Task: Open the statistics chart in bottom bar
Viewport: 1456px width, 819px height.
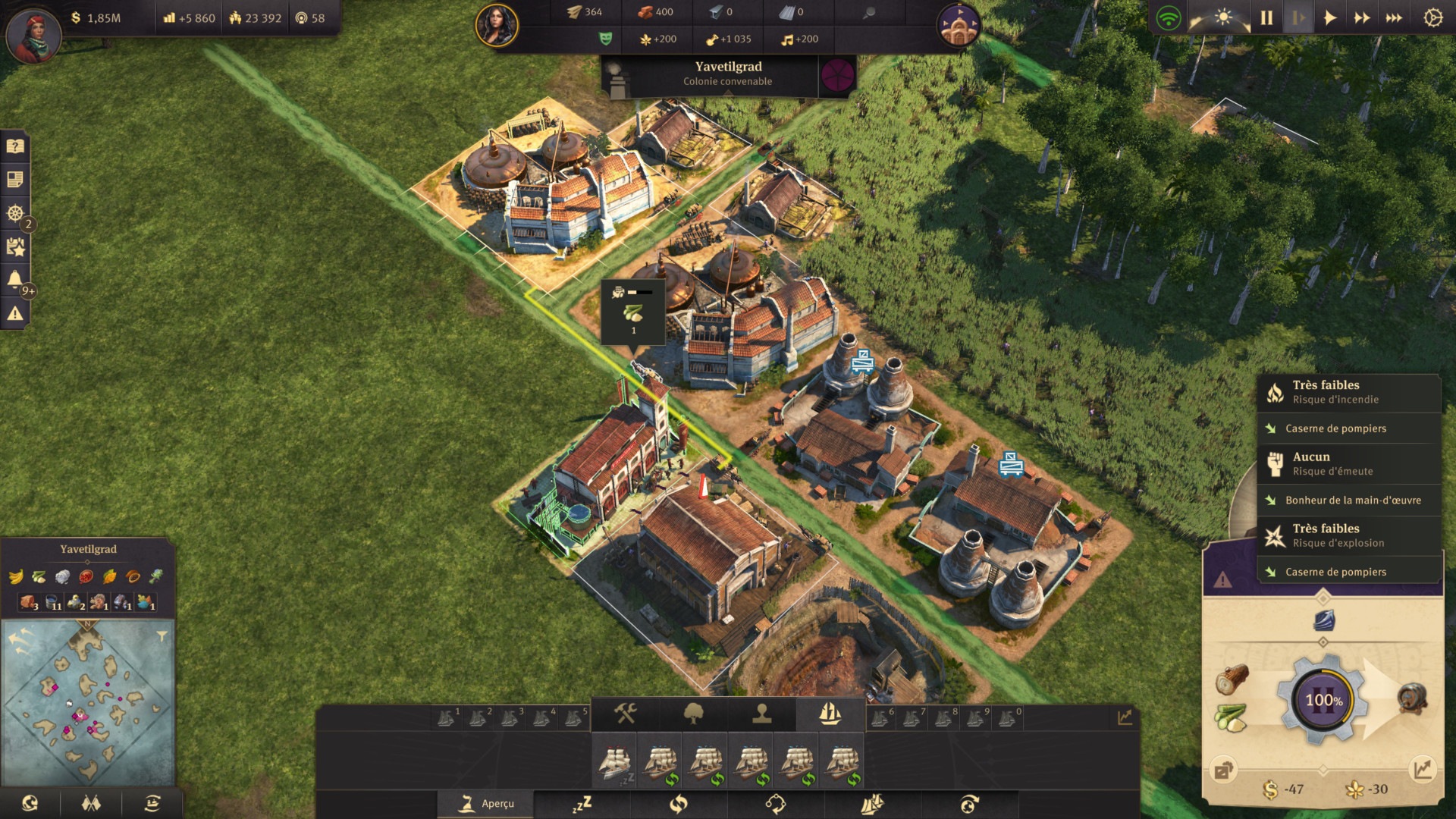Action: (x=1125, y=717)
